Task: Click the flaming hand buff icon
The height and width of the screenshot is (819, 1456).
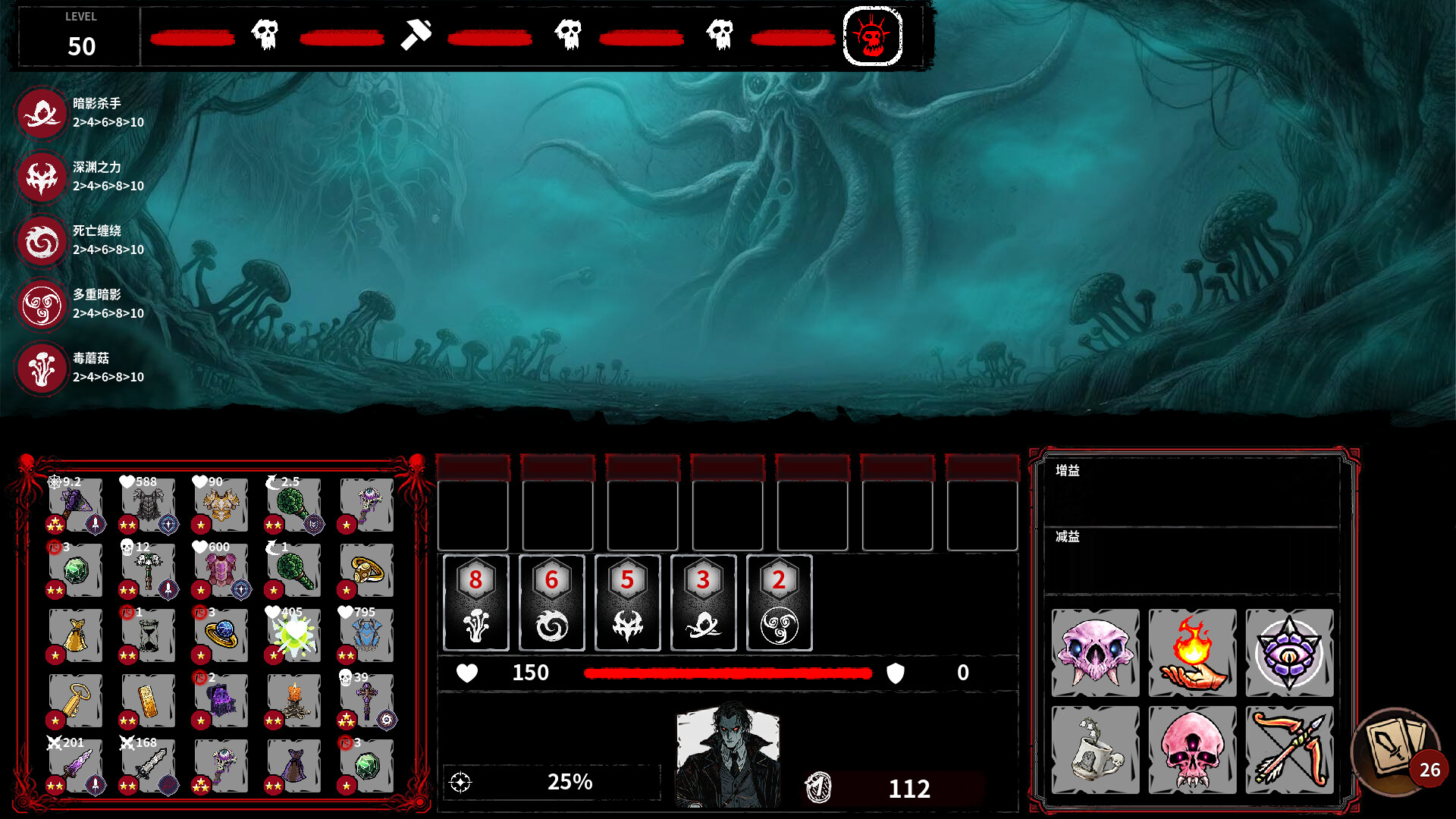Action: (1192, 654)
